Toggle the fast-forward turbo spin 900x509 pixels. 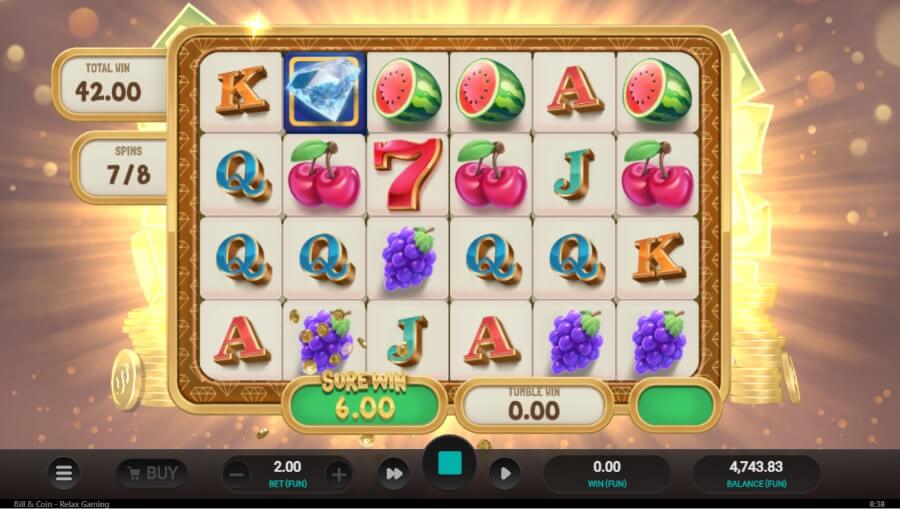[394, 473]
